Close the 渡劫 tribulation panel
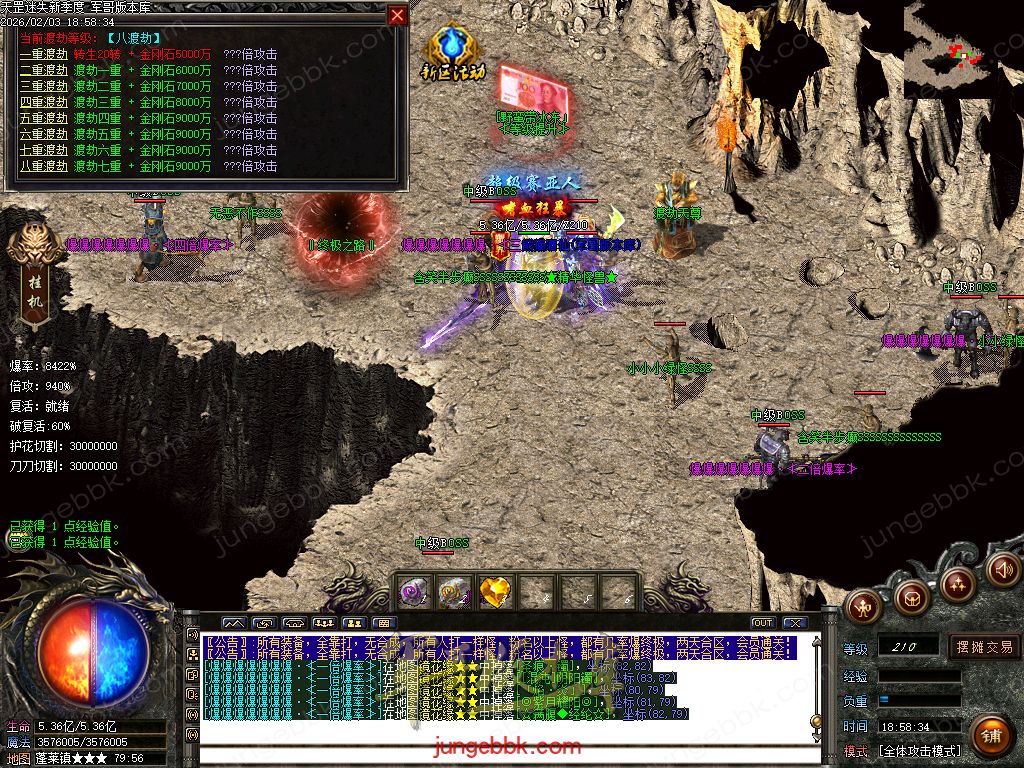The width and height of the screenshot is (1024, 768). 397,16
